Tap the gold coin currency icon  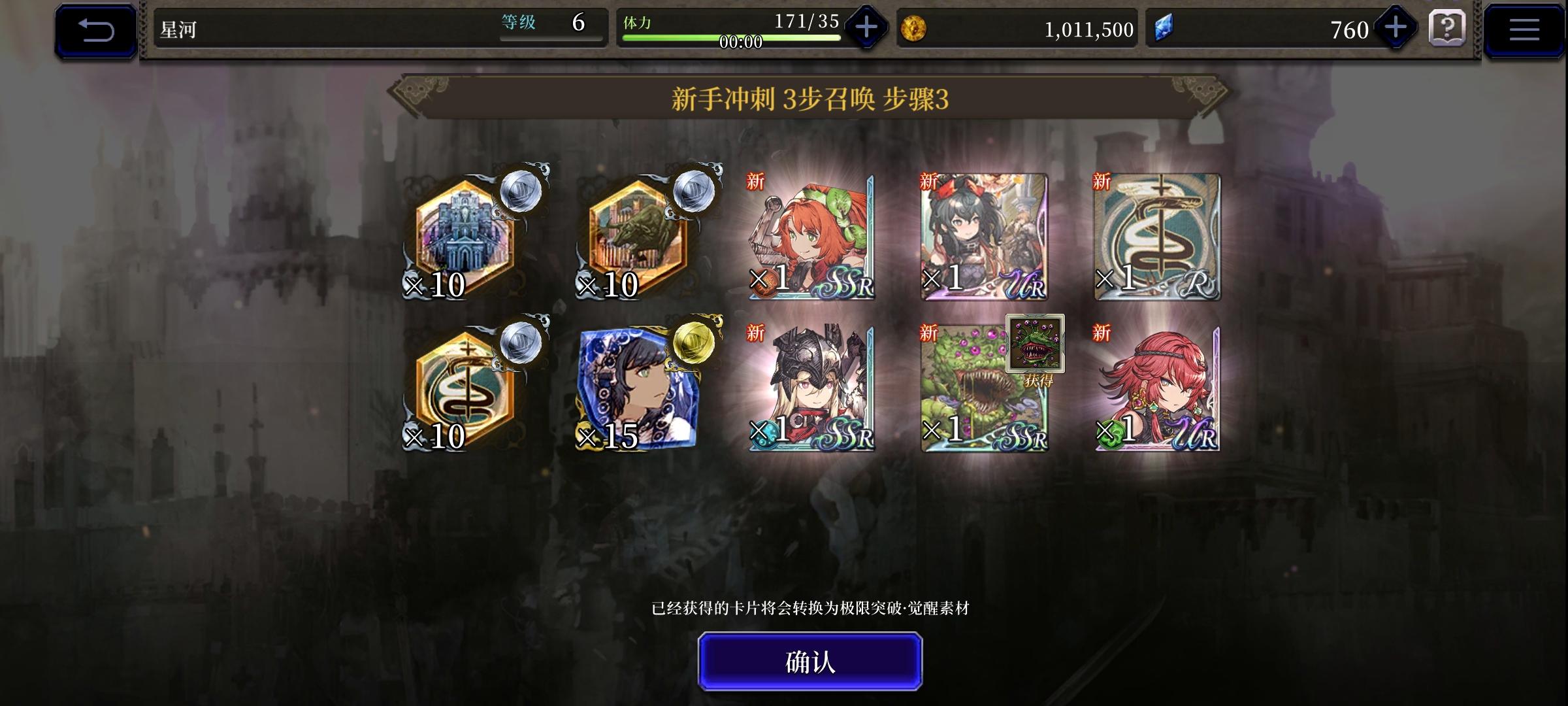coord(917,26)
